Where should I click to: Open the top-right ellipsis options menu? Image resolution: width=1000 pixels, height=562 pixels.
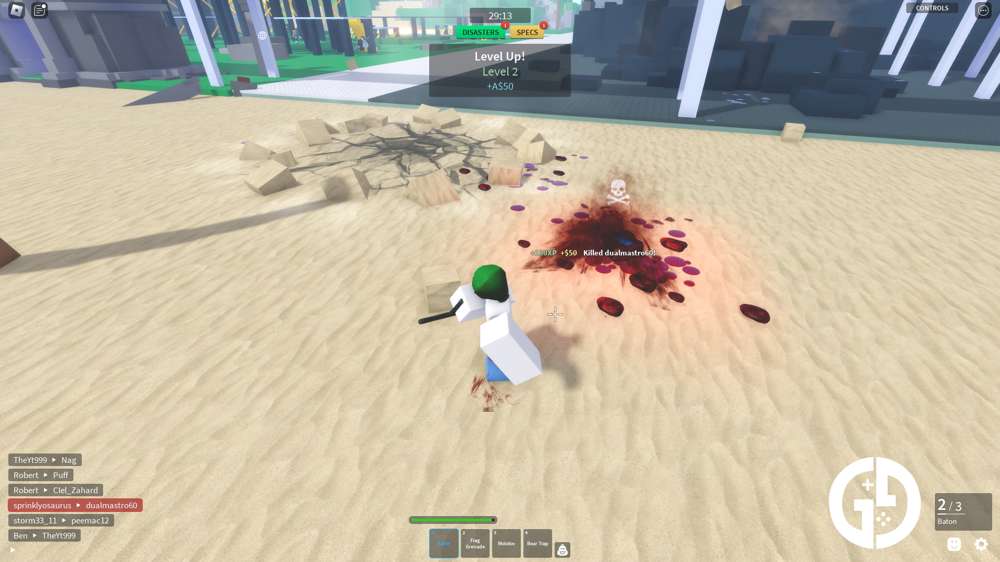[983, 10]
